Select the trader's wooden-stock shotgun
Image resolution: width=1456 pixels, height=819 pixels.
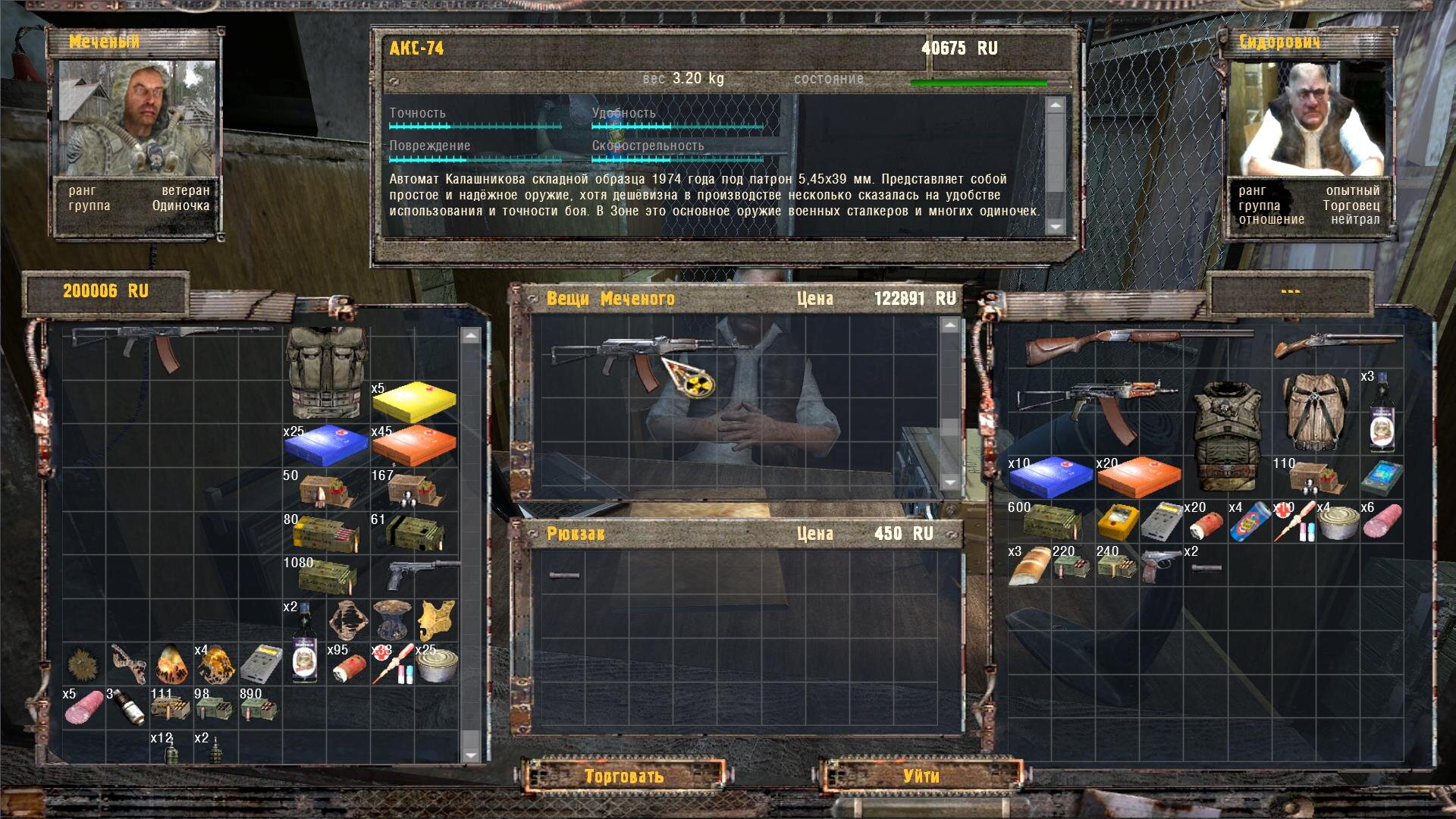[1130, 346]
